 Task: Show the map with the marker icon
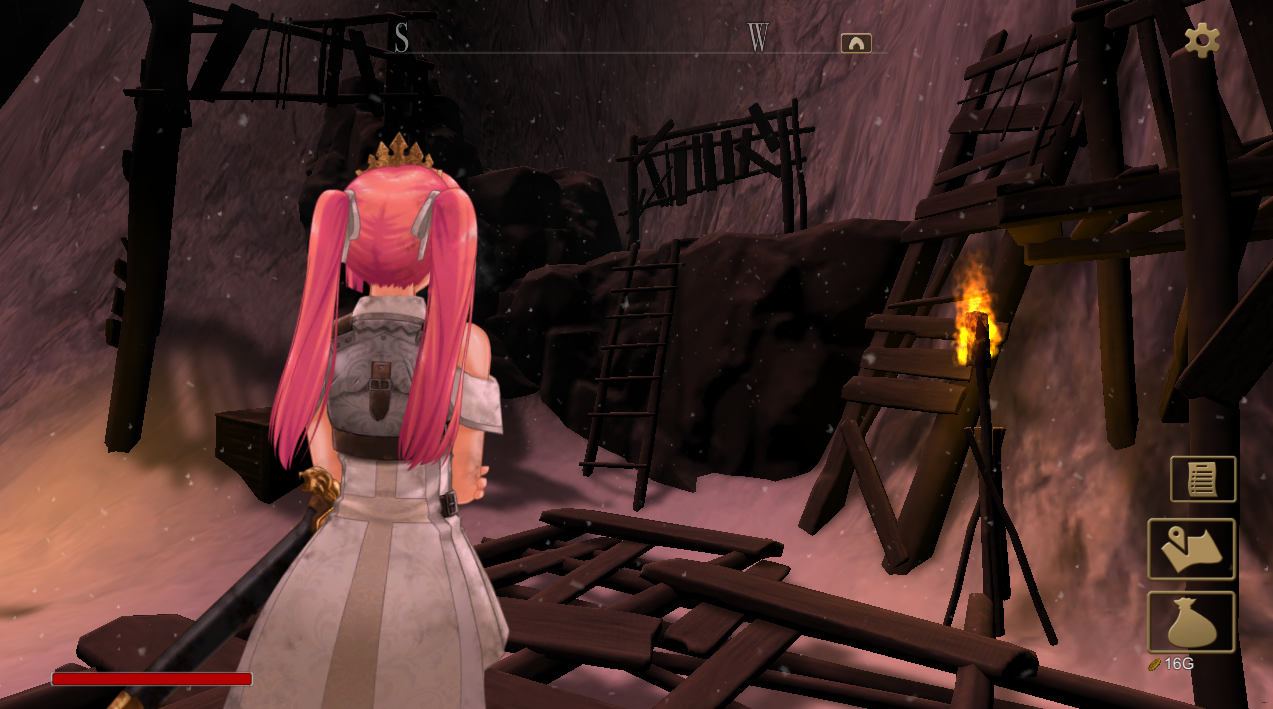click(1191, 549)
